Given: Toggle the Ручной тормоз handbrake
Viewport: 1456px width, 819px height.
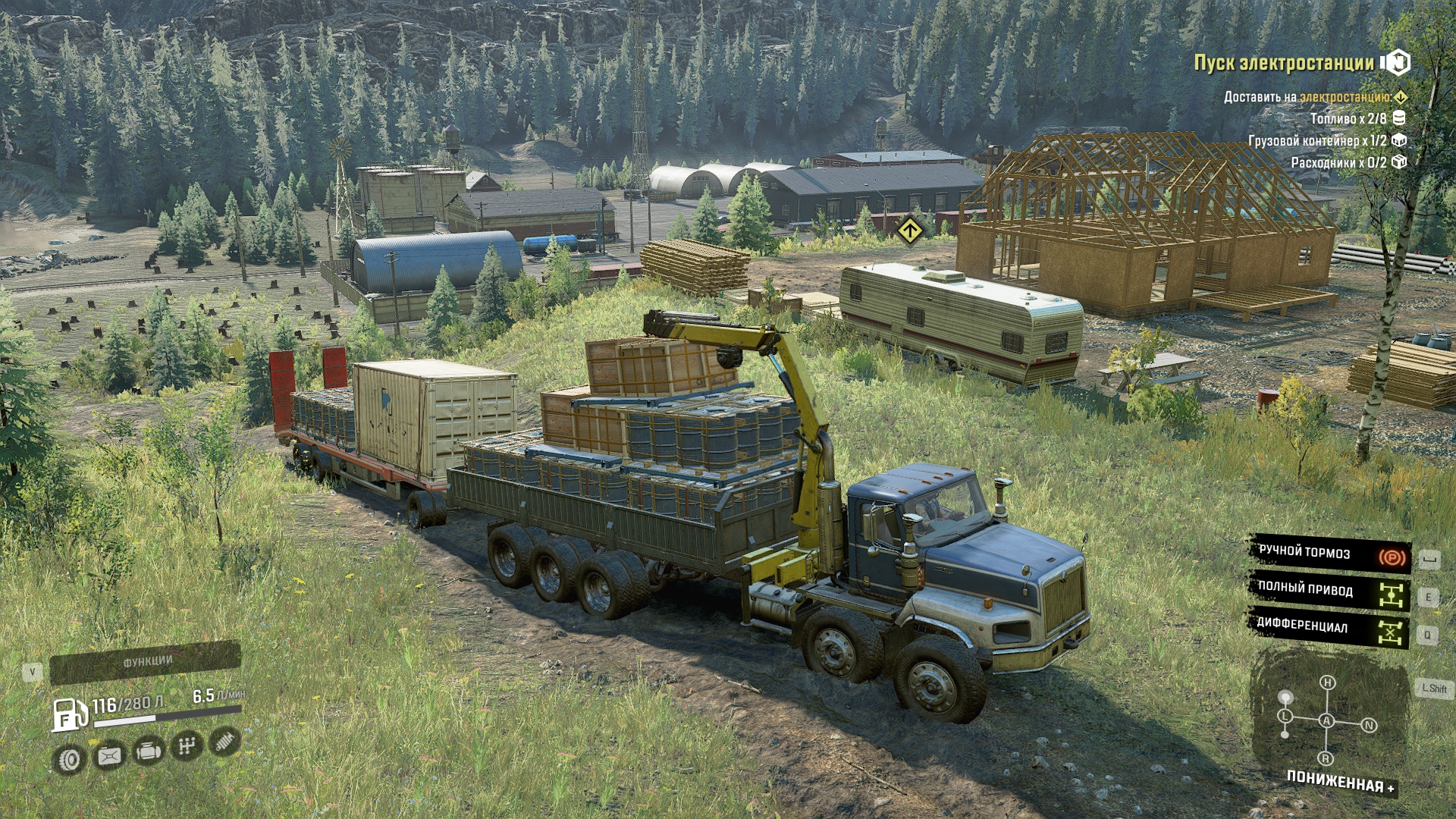Looking at the screenshot, I should 1329,554.
